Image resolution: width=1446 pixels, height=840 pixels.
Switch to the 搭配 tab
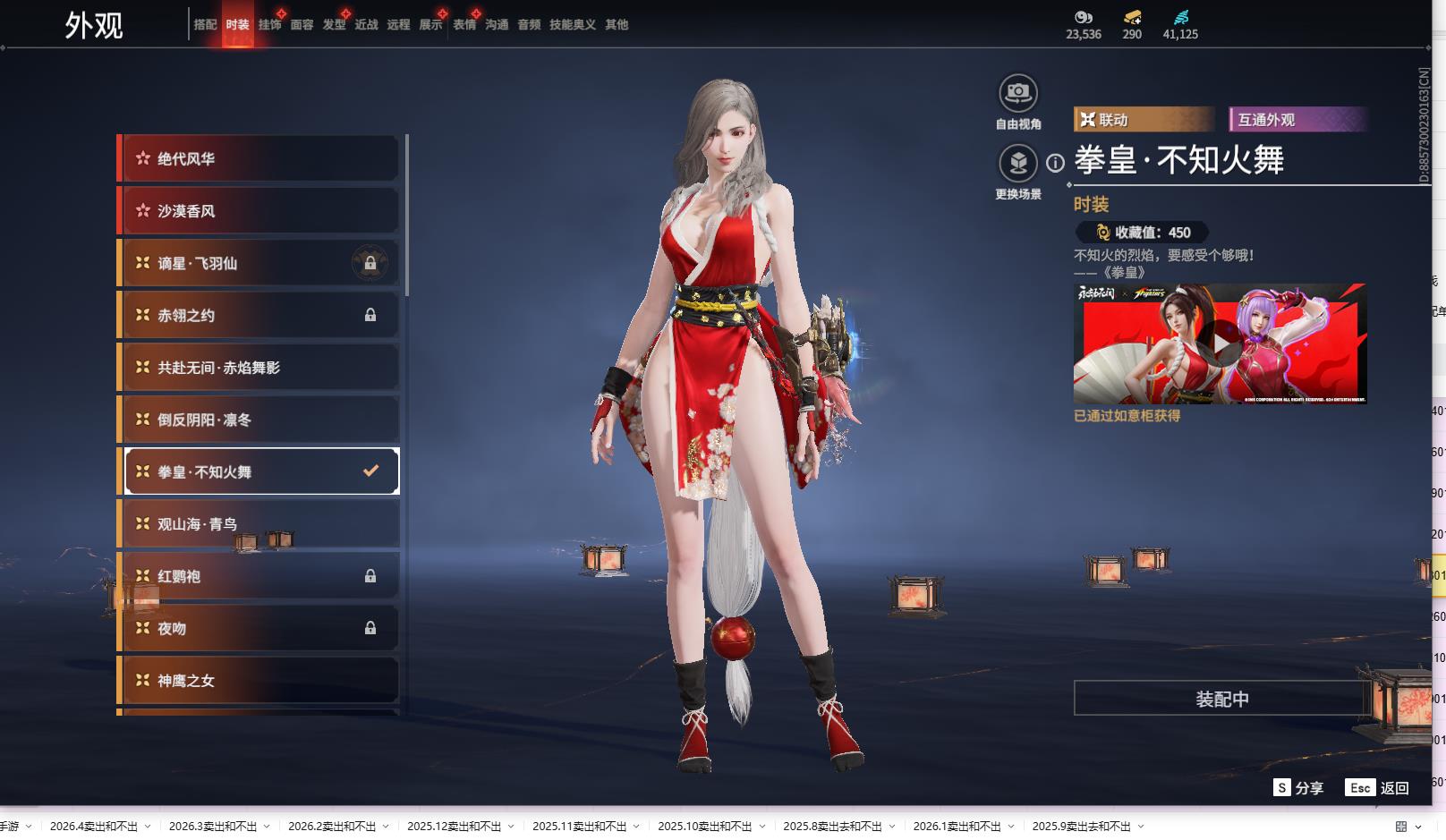tap(205, 25)
